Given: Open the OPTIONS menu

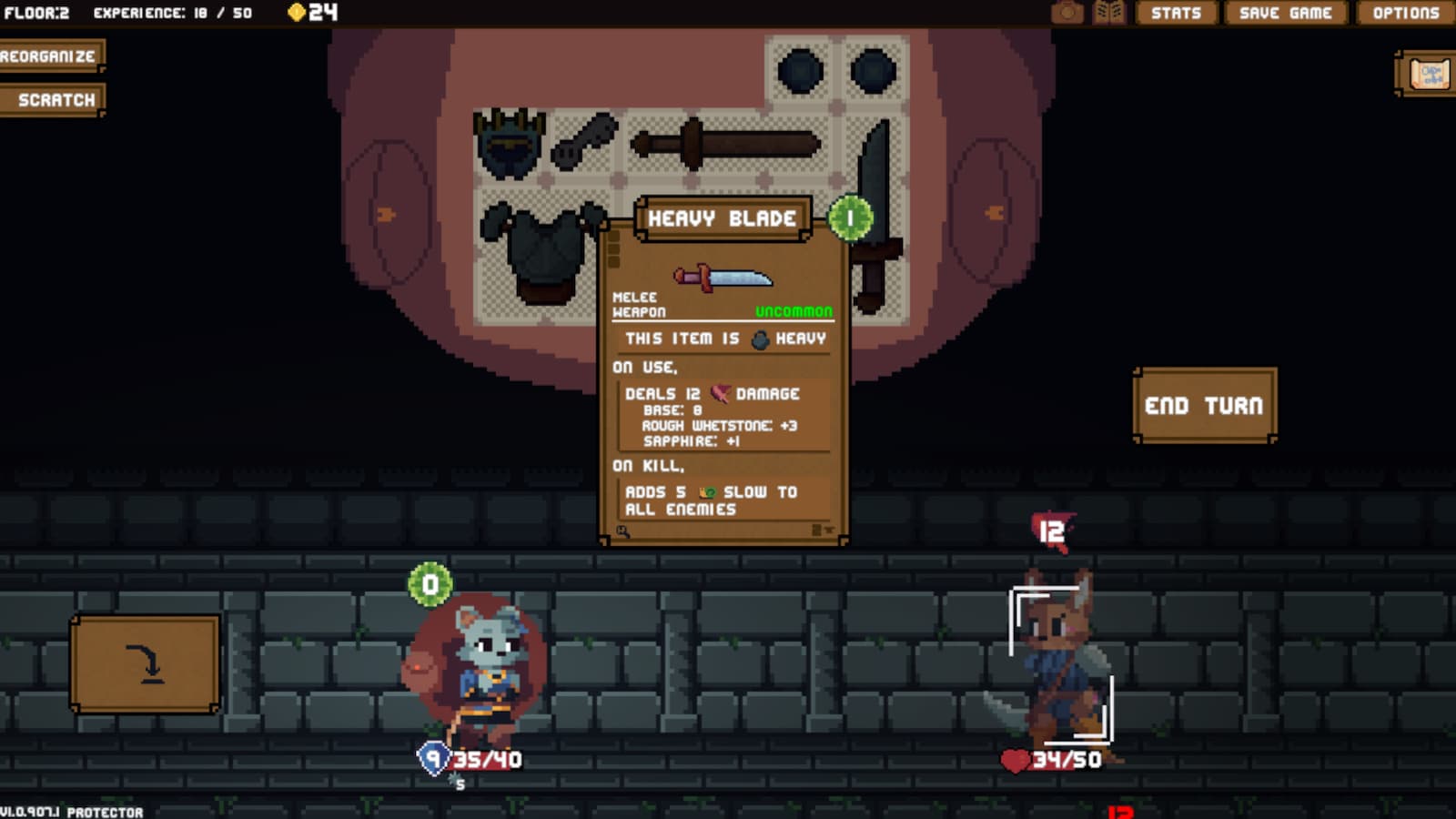Looking at the screenshot, I should pyautogui.click(x=1406, y=13).
